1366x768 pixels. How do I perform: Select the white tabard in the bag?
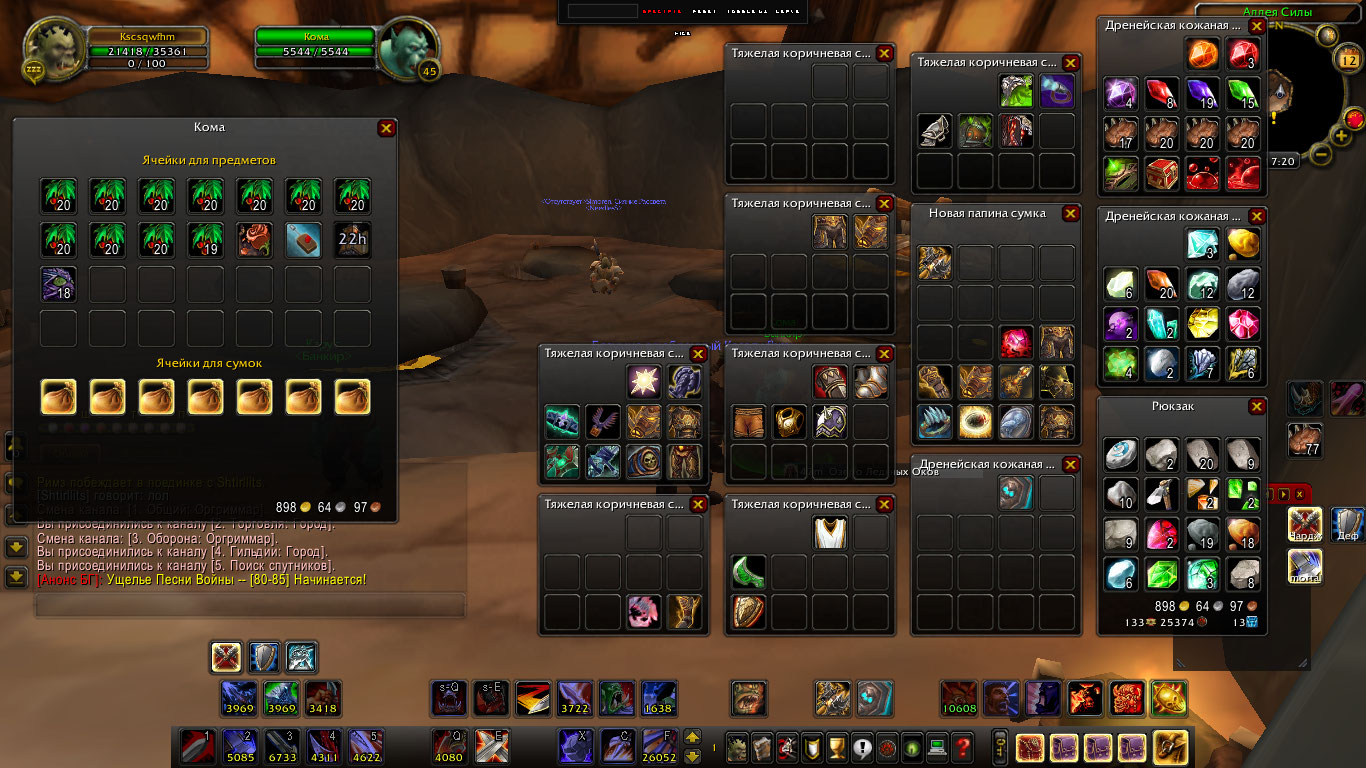831,532
